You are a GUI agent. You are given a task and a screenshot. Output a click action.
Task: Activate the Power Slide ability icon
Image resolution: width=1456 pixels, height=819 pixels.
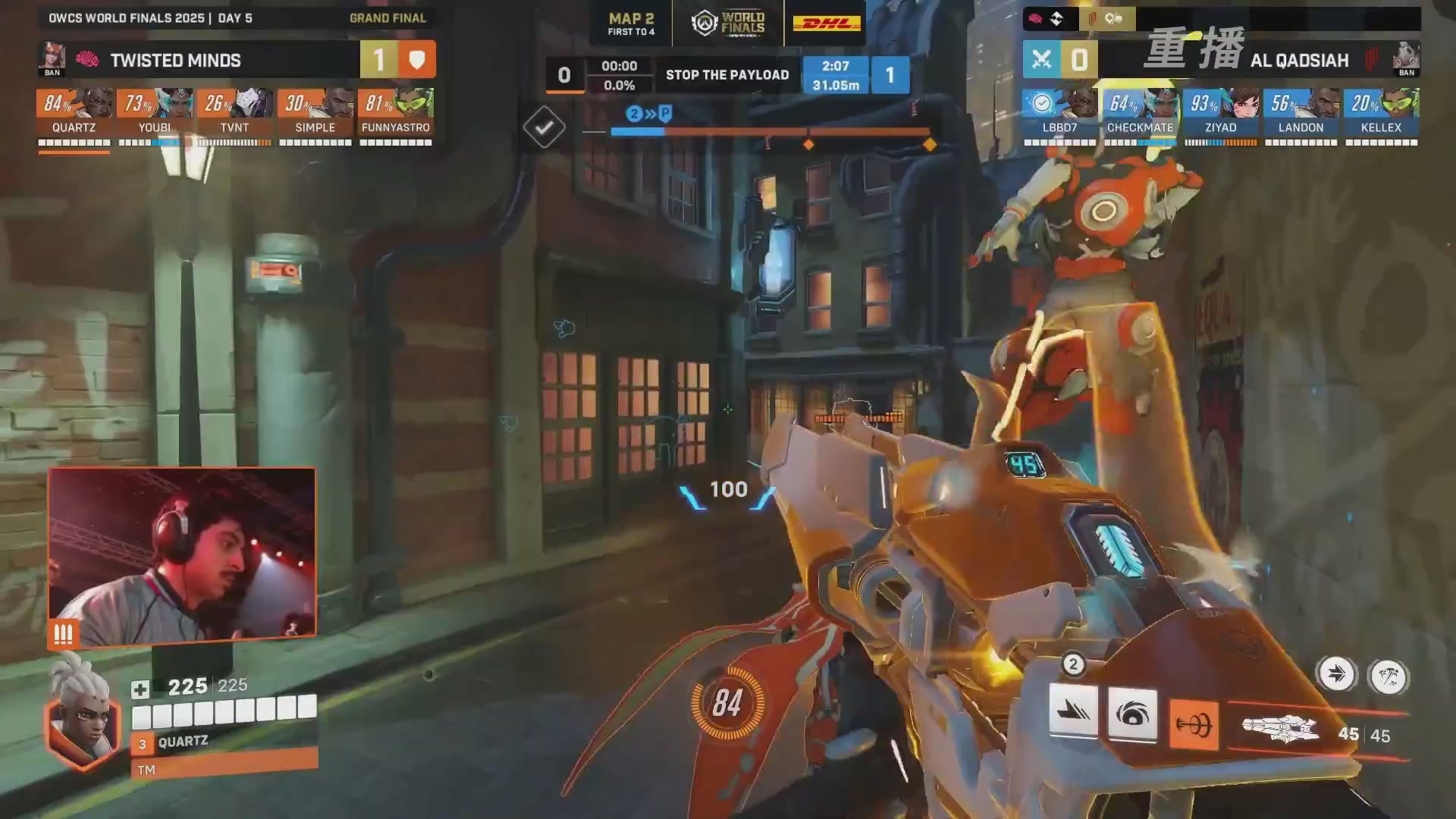coord(1073,711)
